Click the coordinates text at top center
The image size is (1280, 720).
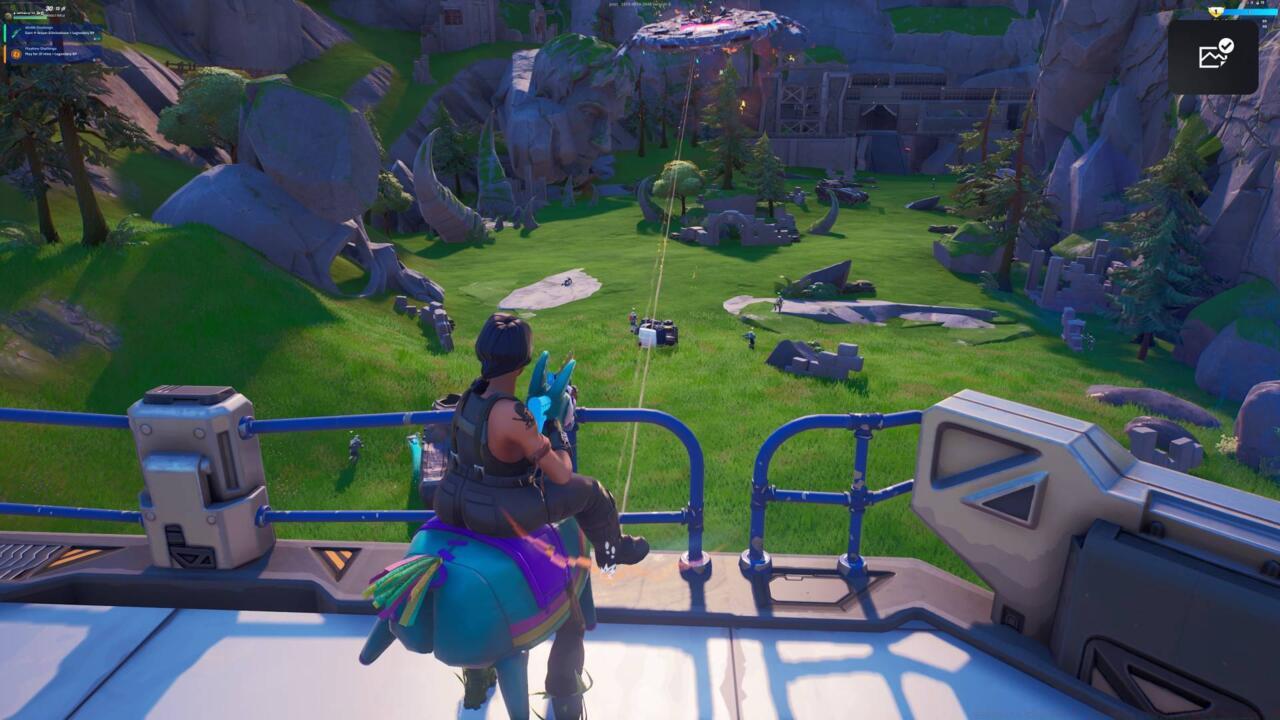(x=640, y=4)
